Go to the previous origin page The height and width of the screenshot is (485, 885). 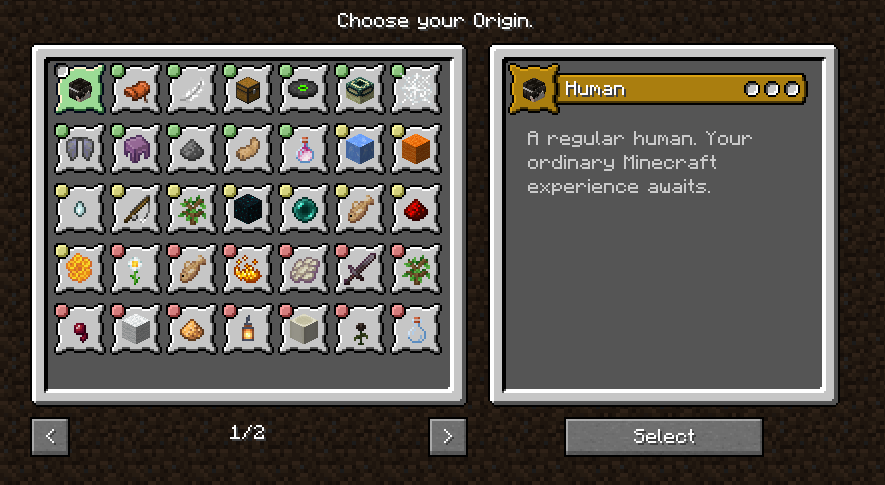pyautogui.click(x=50, y=436)
